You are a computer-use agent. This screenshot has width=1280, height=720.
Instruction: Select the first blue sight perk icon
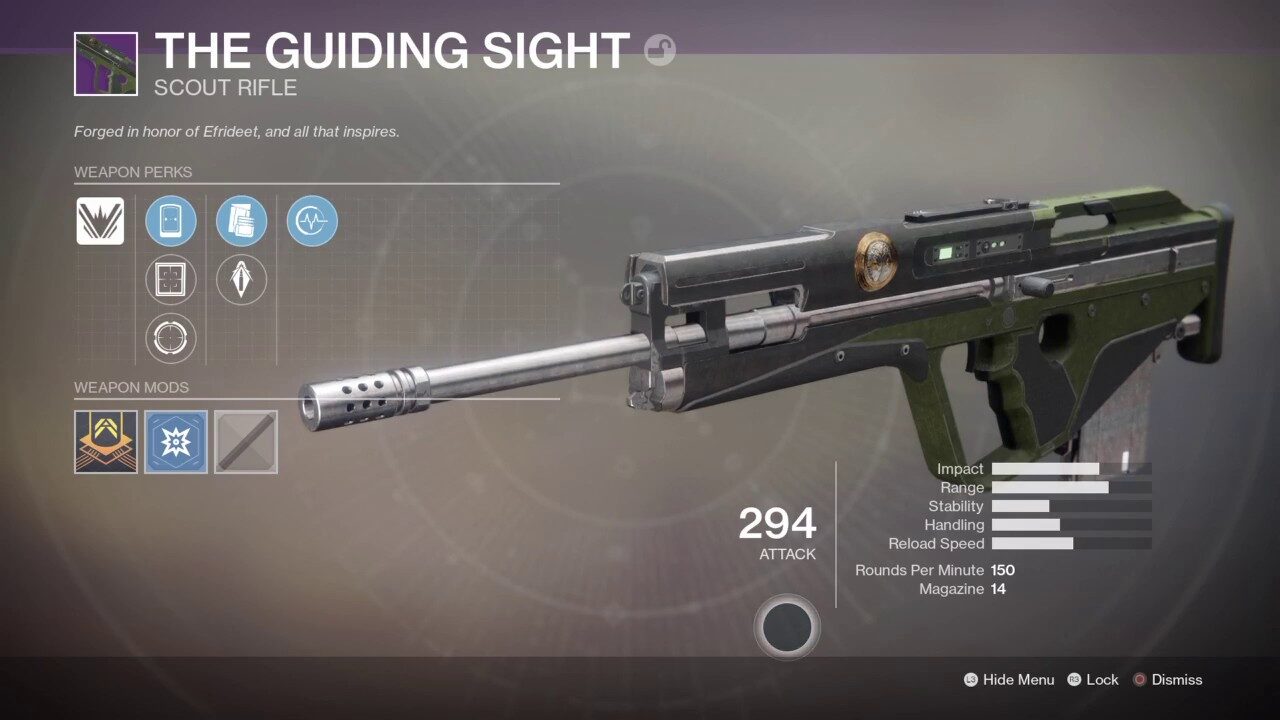coord(171,221)
